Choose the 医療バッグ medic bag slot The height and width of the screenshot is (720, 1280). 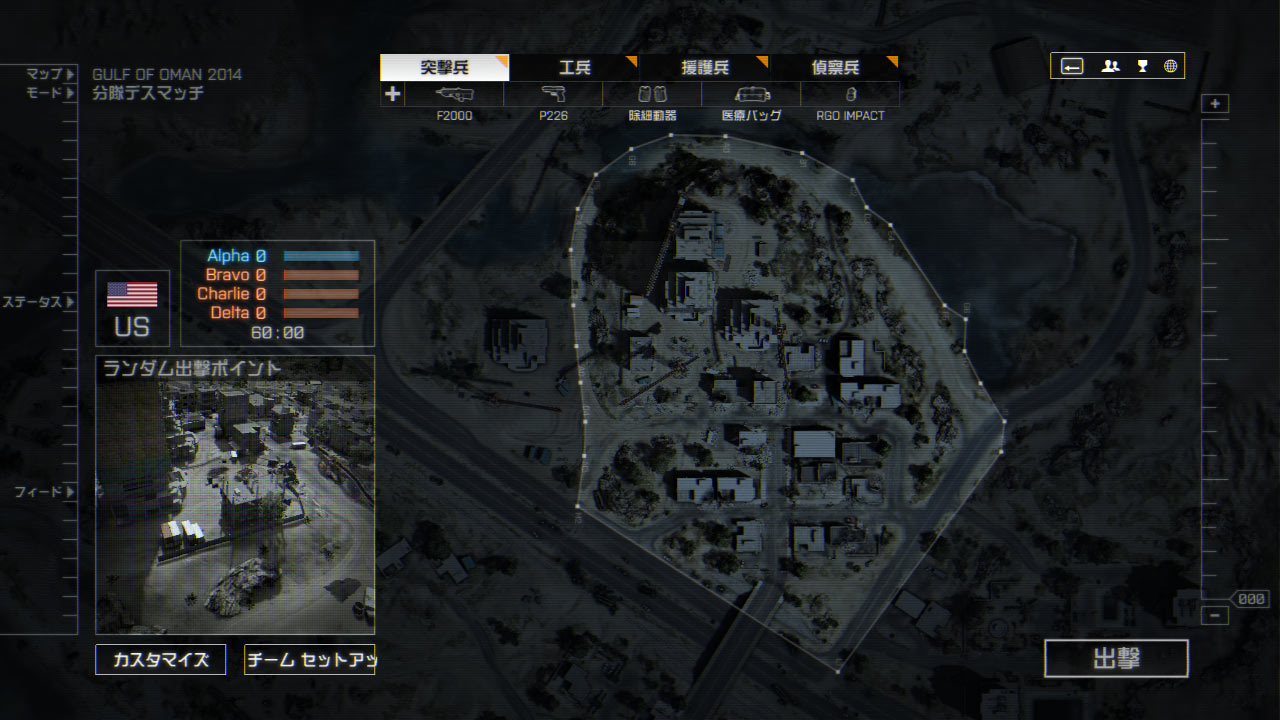[x=751, y=95]
